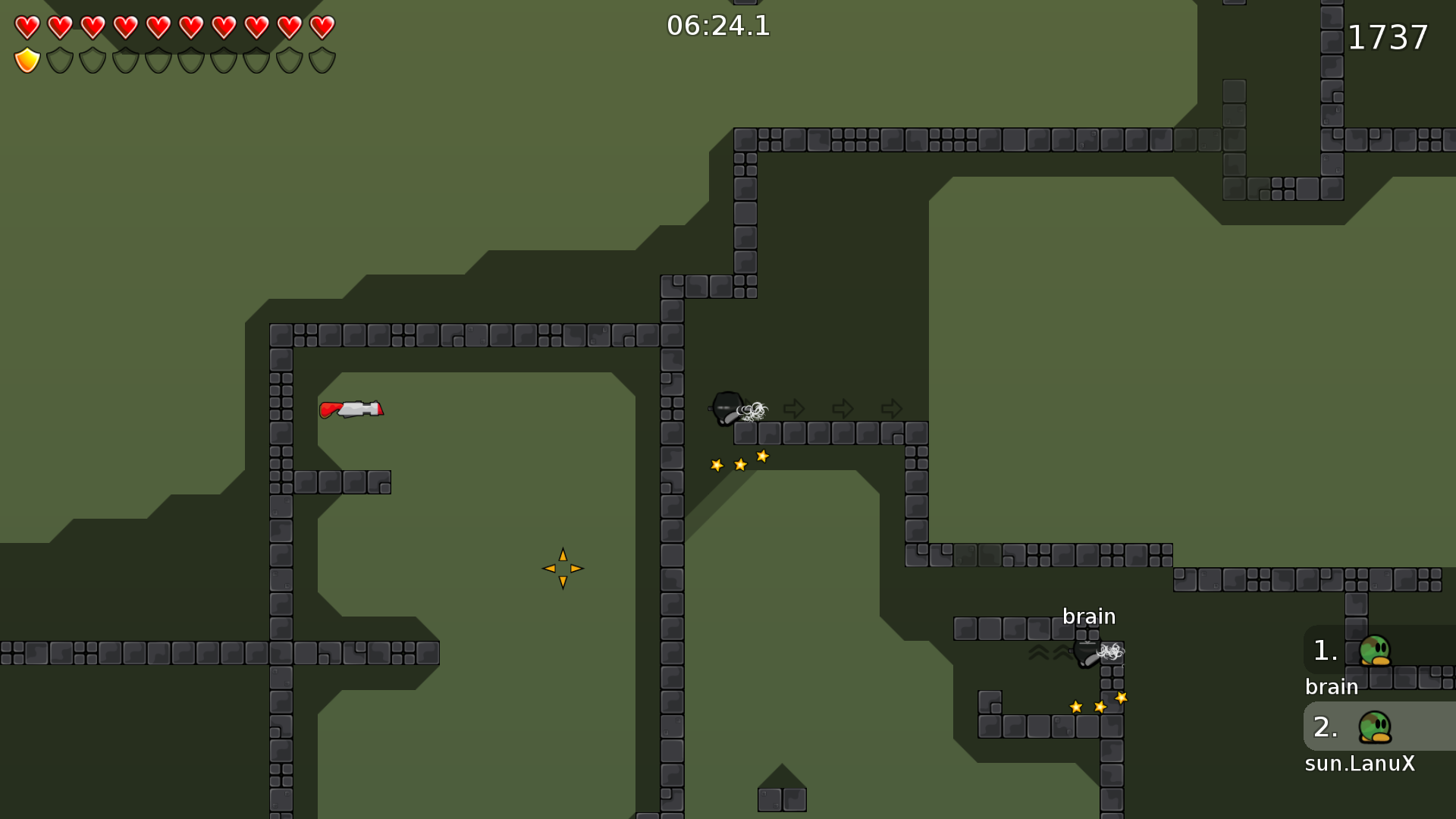This screenshot has width=1456, height=819.
Task: Click the star trail near the upper player
Action: tap(739, 461)
